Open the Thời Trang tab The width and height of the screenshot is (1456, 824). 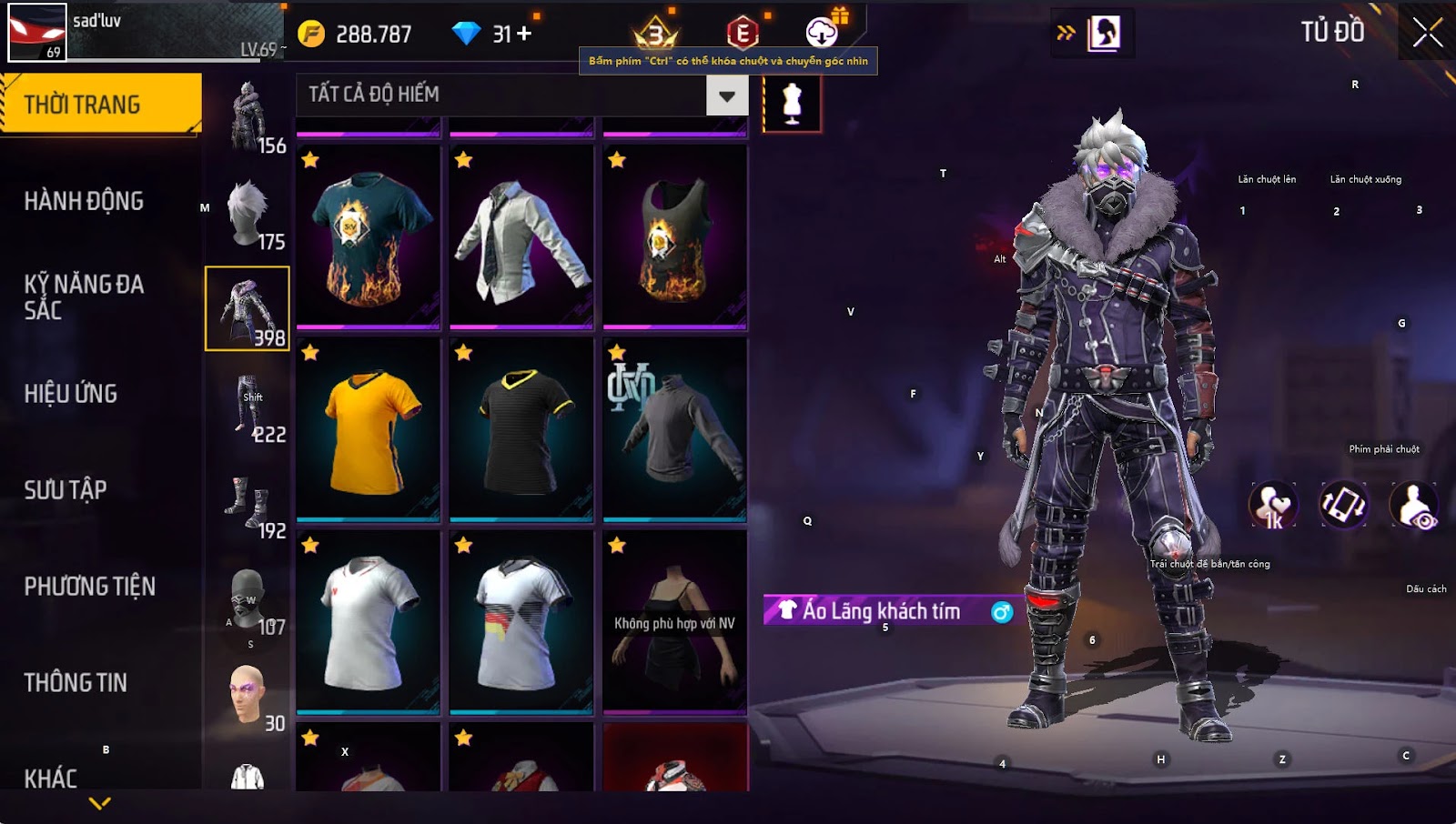[100, 105]
